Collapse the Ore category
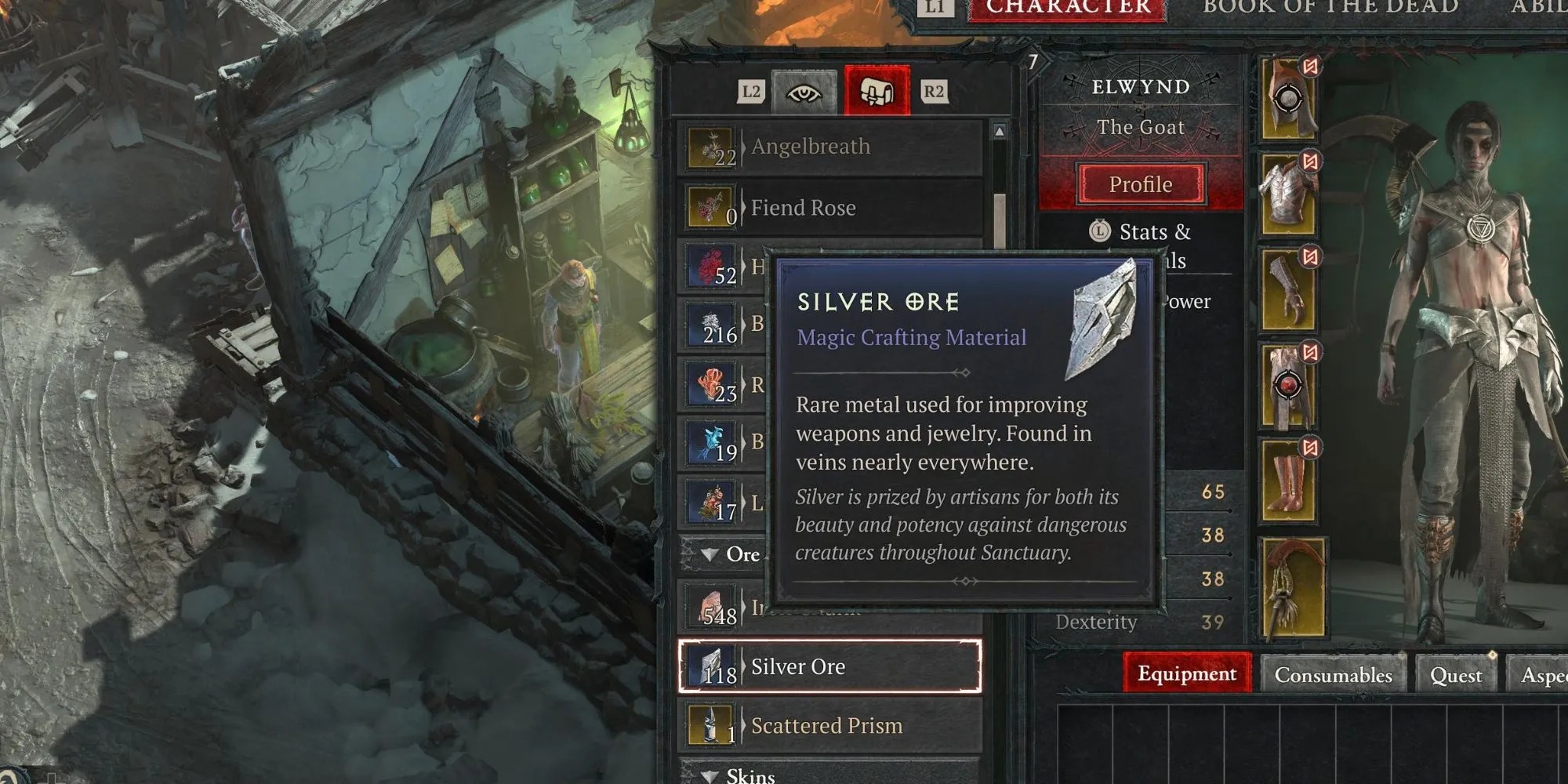The width and height of the screenshot is (1568, 784). [x=710, y=555]
